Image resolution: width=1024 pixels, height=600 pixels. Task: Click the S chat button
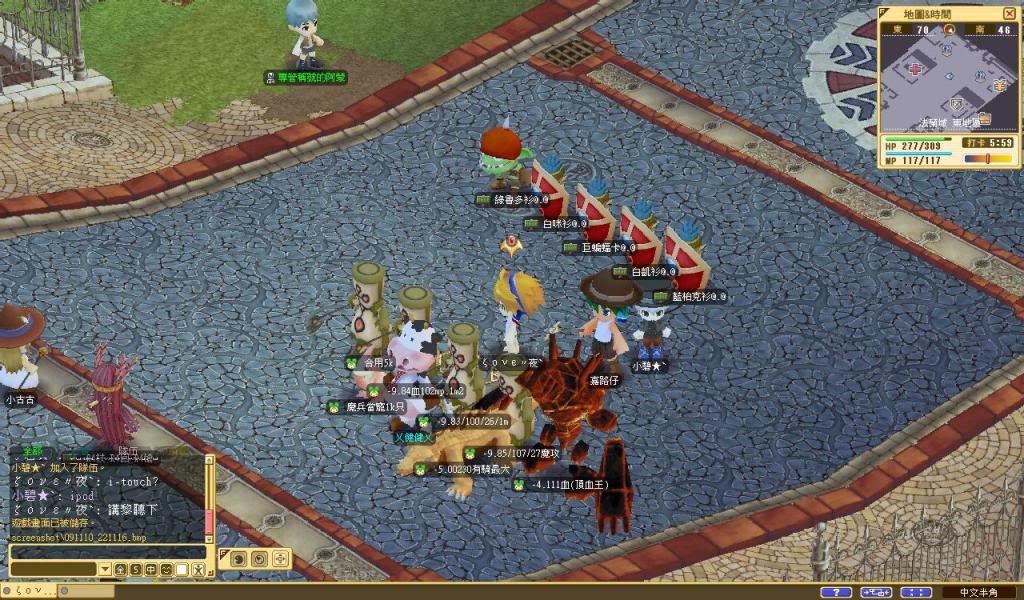[x=135, y=569]
